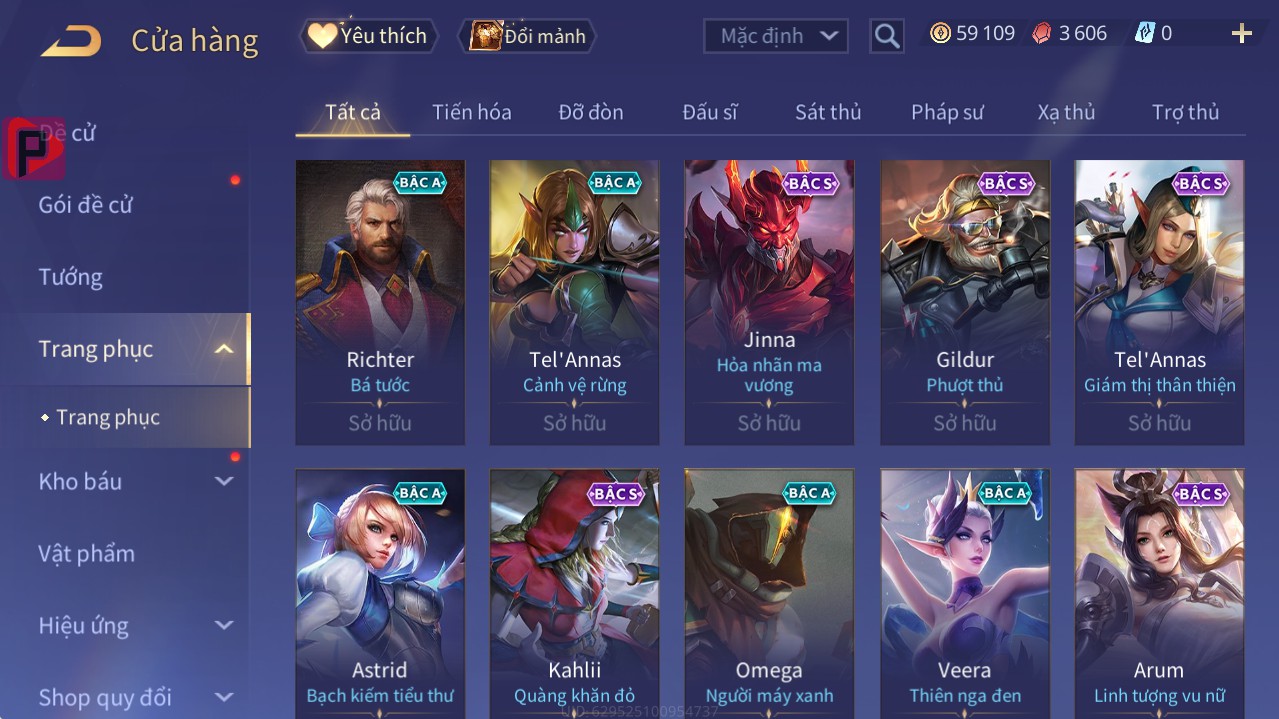This screenshot has height=719, width=1279.
Task: Open the Yêu thích favorites list
Action: click(x=369, y=36)
